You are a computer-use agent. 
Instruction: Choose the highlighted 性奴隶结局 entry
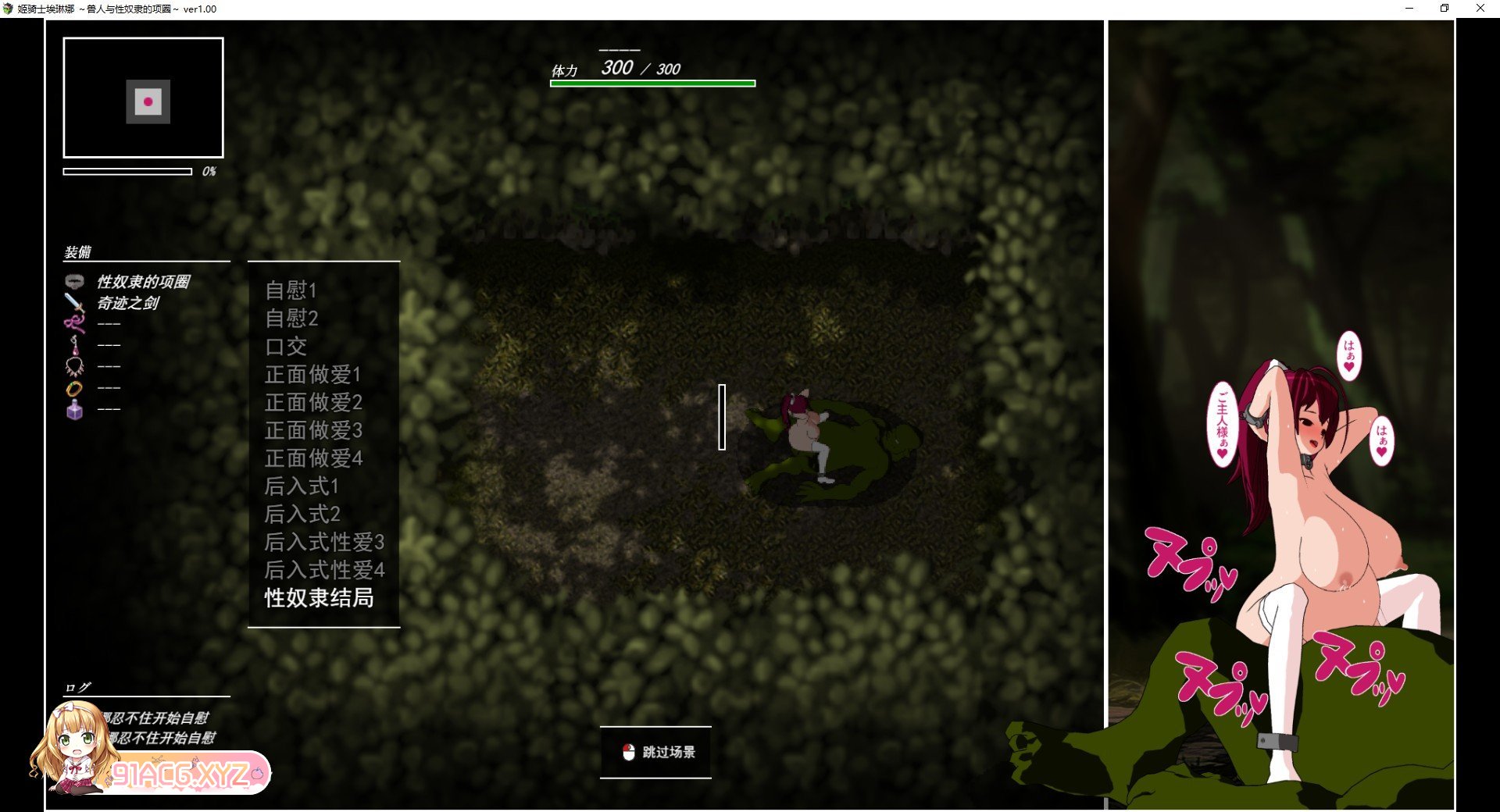pyautogui.click(x=319, y=598)
